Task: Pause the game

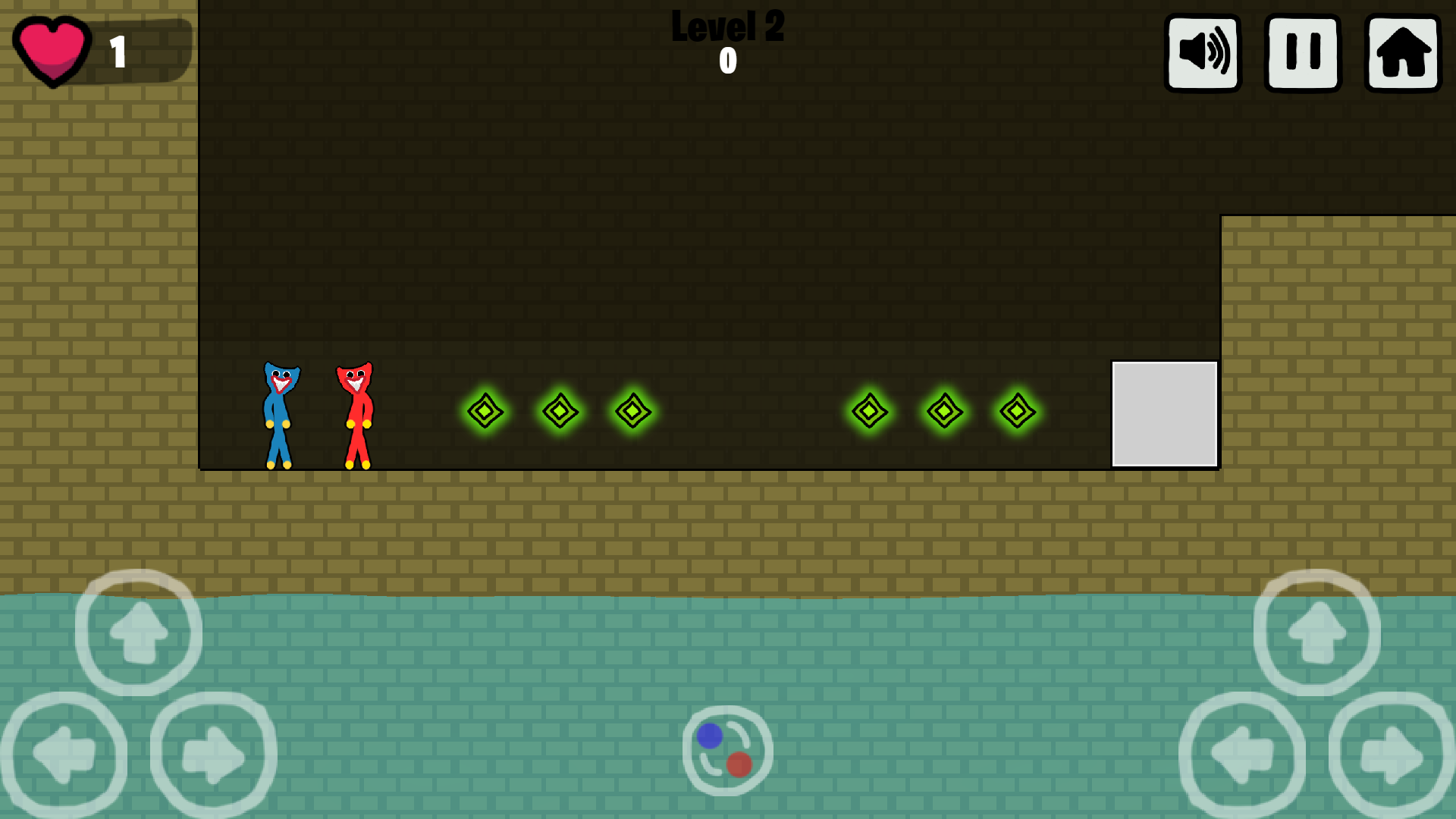Action: 1301,52
